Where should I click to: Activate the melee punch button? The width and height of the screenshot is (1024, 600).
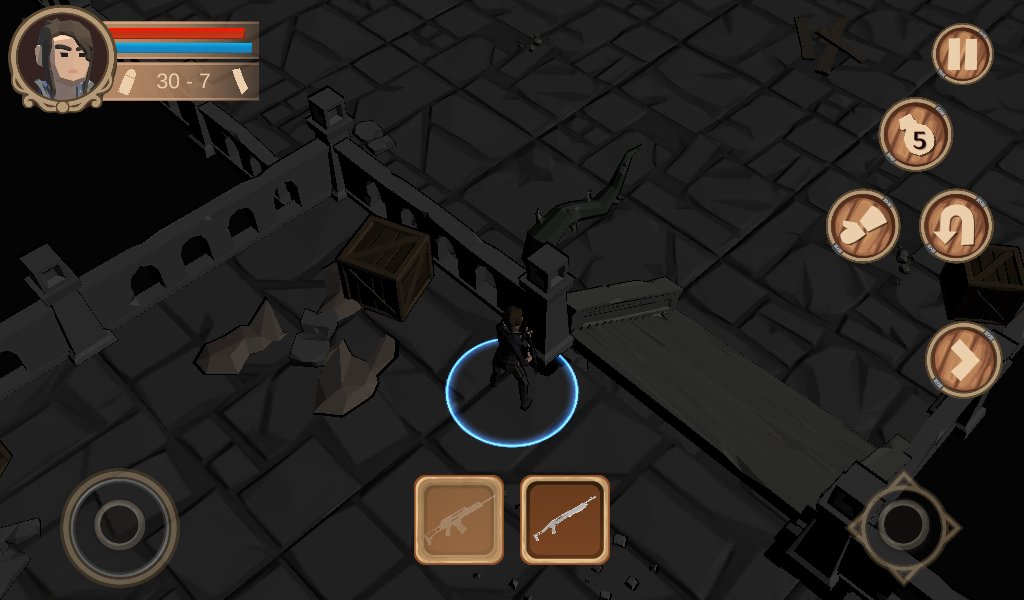click(862, 226)
